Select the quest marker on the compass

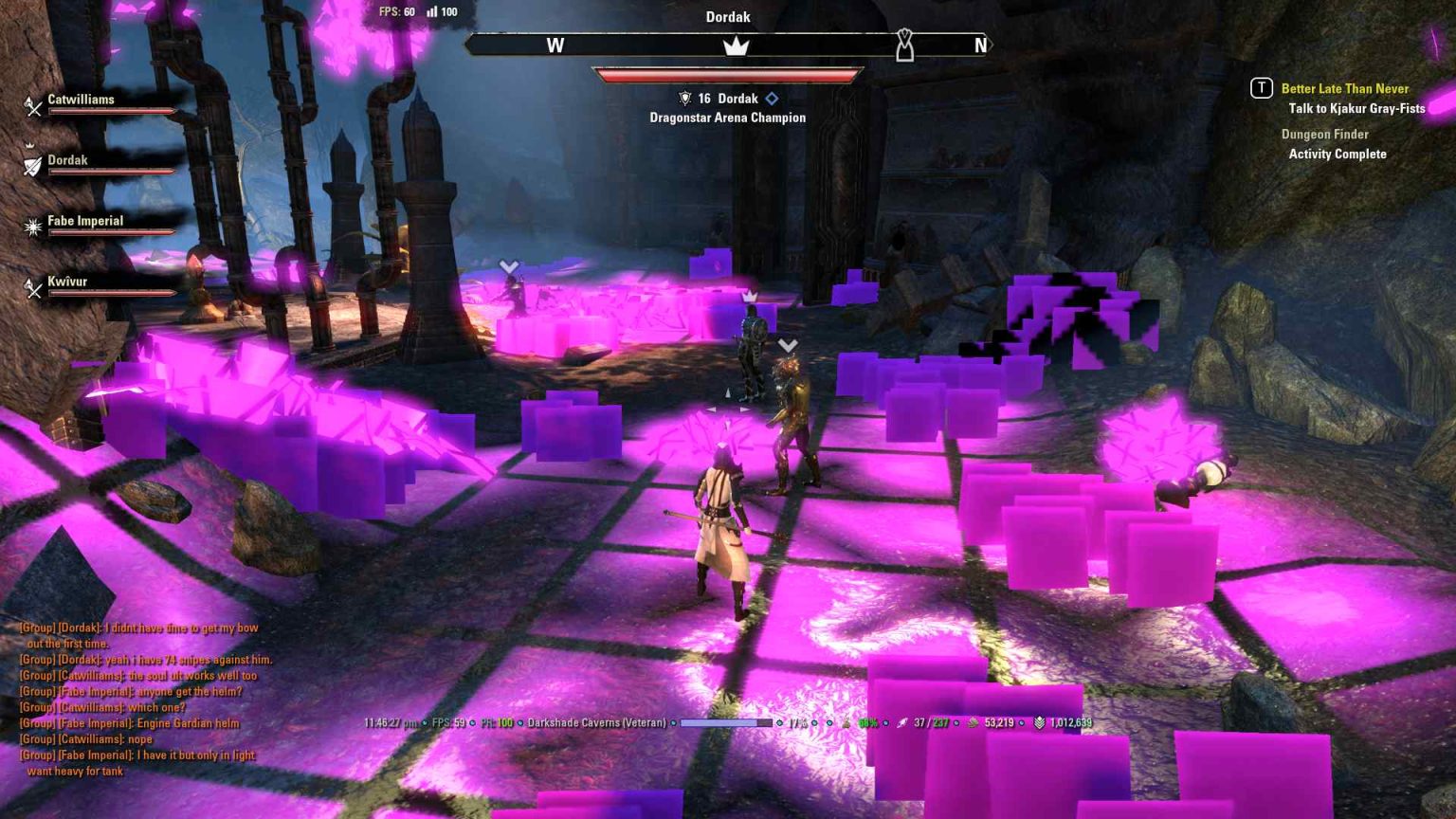(x=904, y=45)
